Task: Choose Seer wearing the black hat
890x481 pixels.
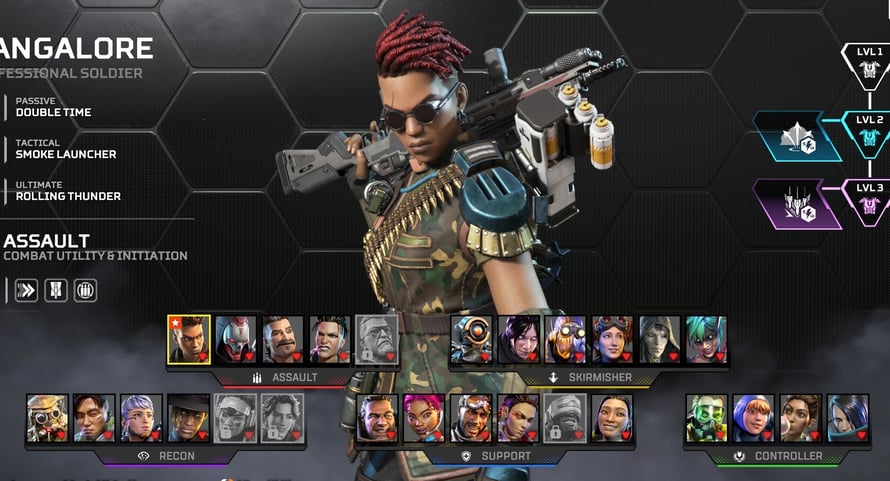Action: point(188,417)
